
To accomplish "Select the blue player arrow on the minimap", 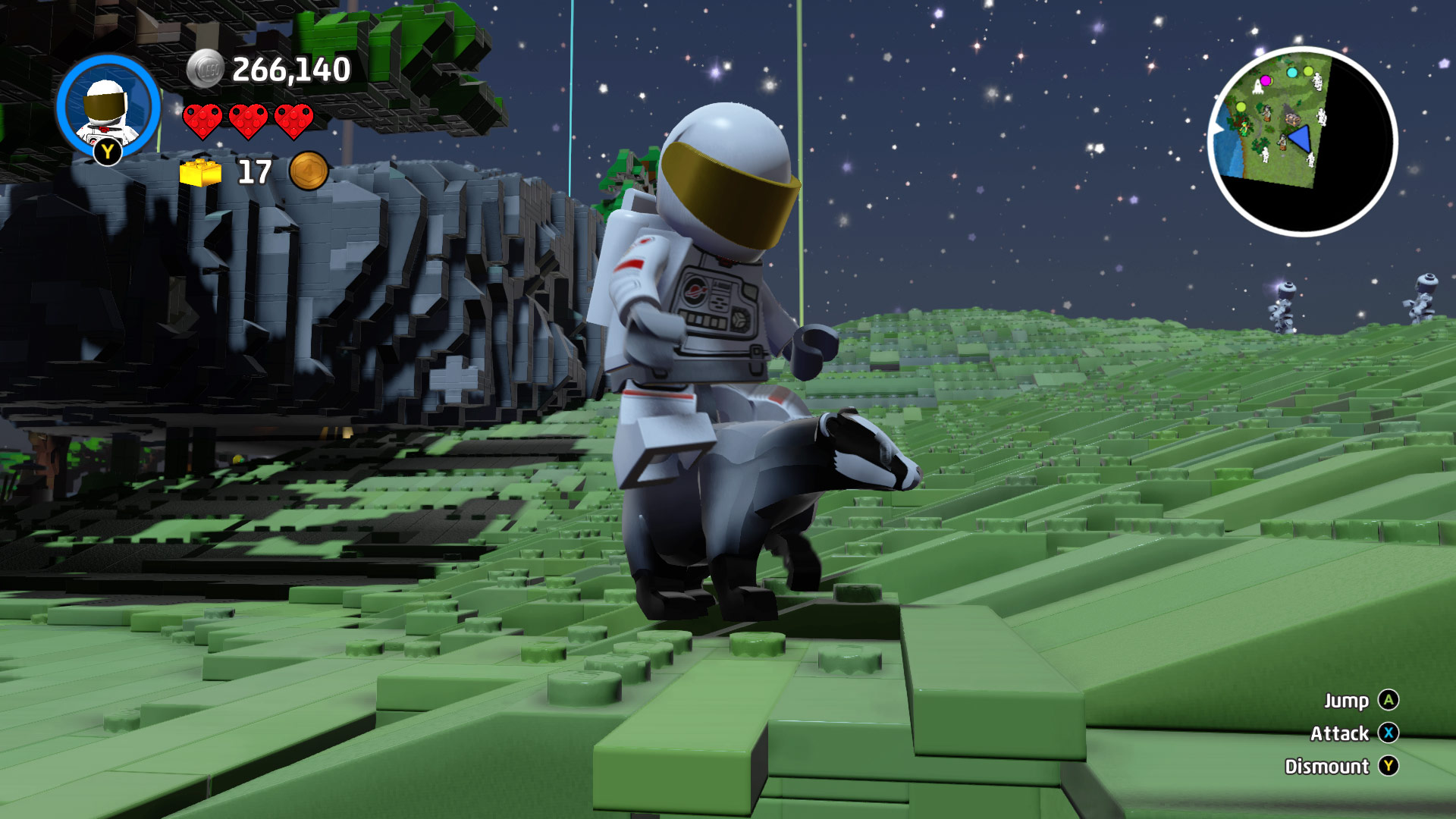I will [x=1301, y=140].
